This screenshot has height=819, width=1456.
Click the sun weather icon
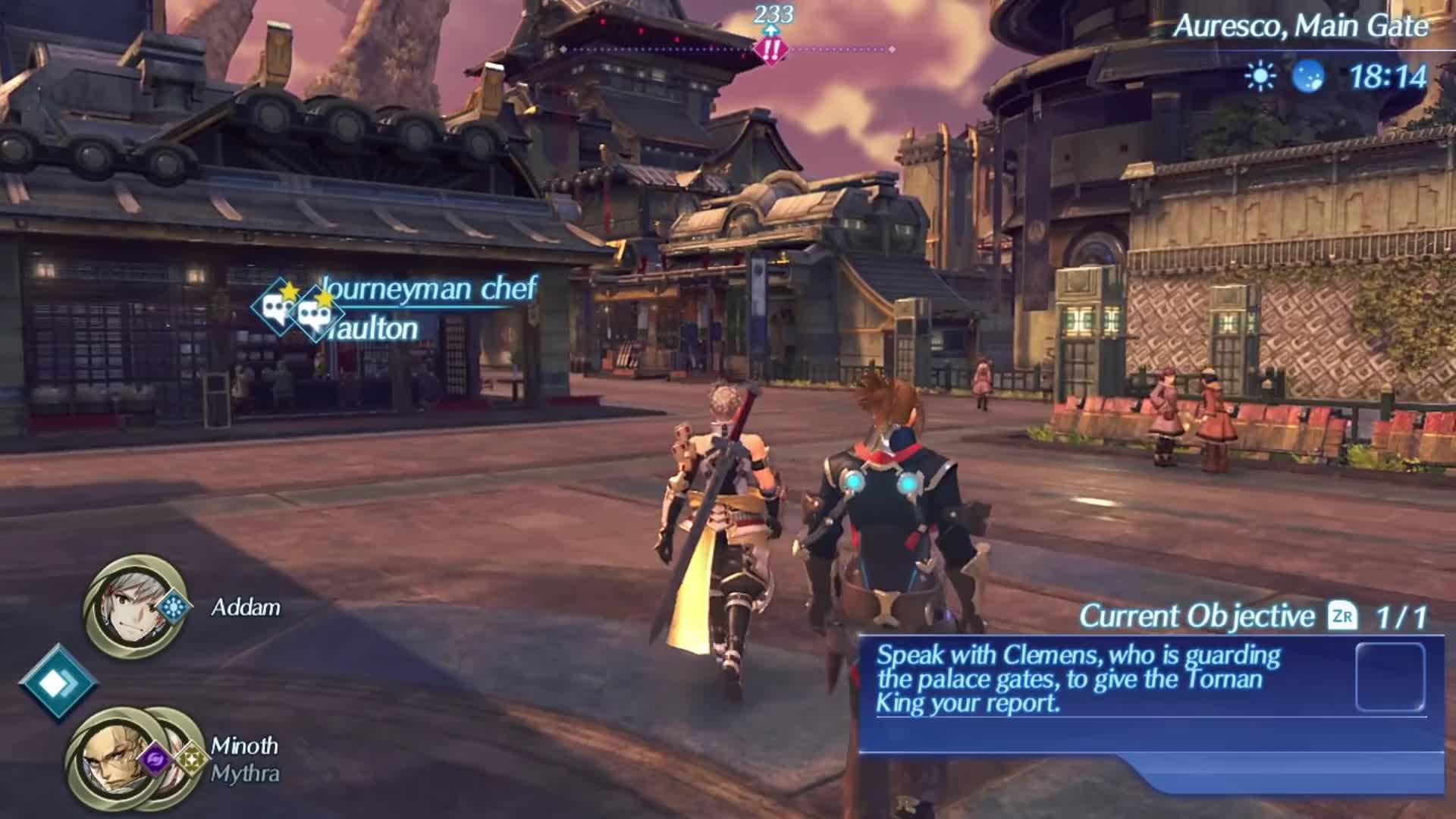(x=1260, y=76)
